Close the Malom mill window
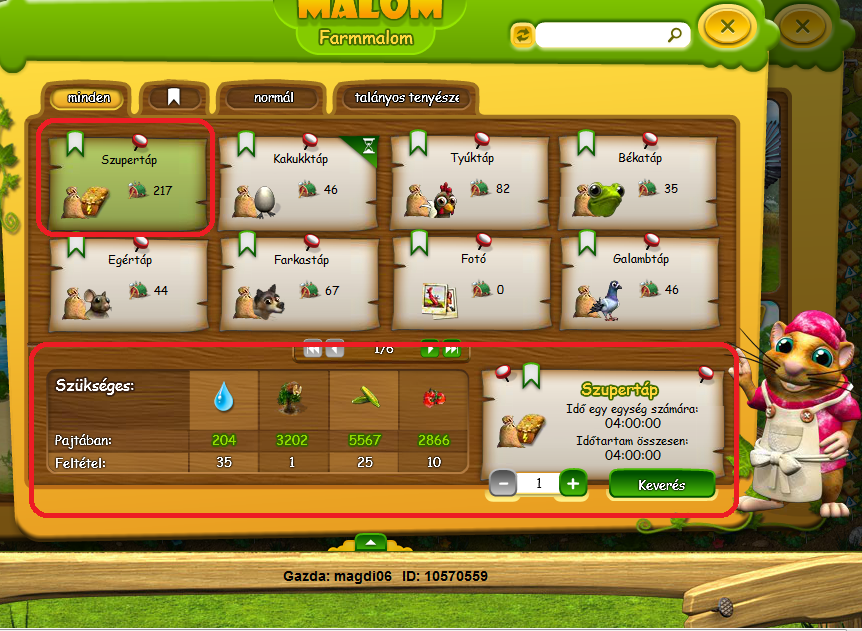862x631 pixels. [x=727, y=28]
